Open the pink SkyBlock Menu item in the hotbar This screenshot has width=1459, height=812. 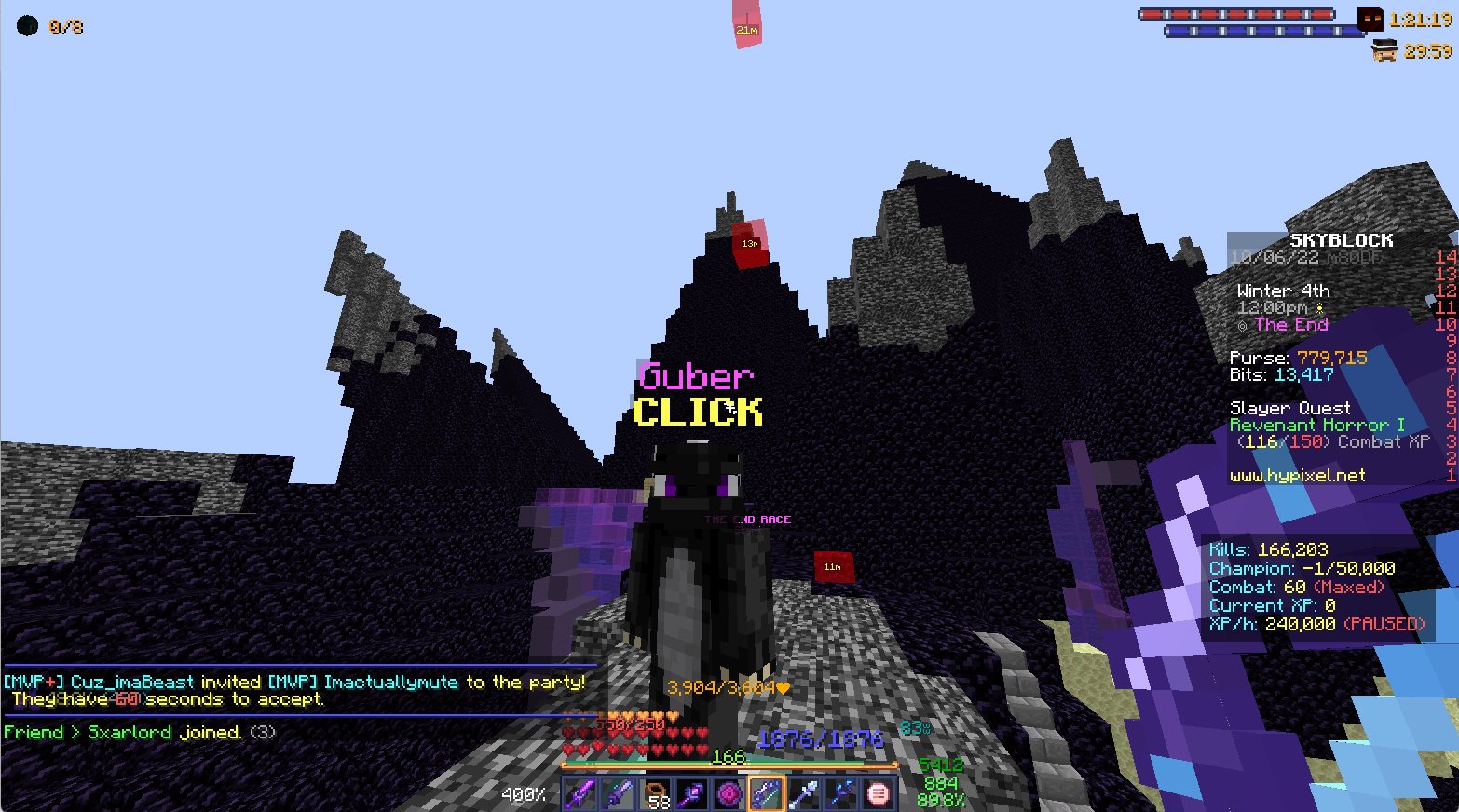pos(877,792)
